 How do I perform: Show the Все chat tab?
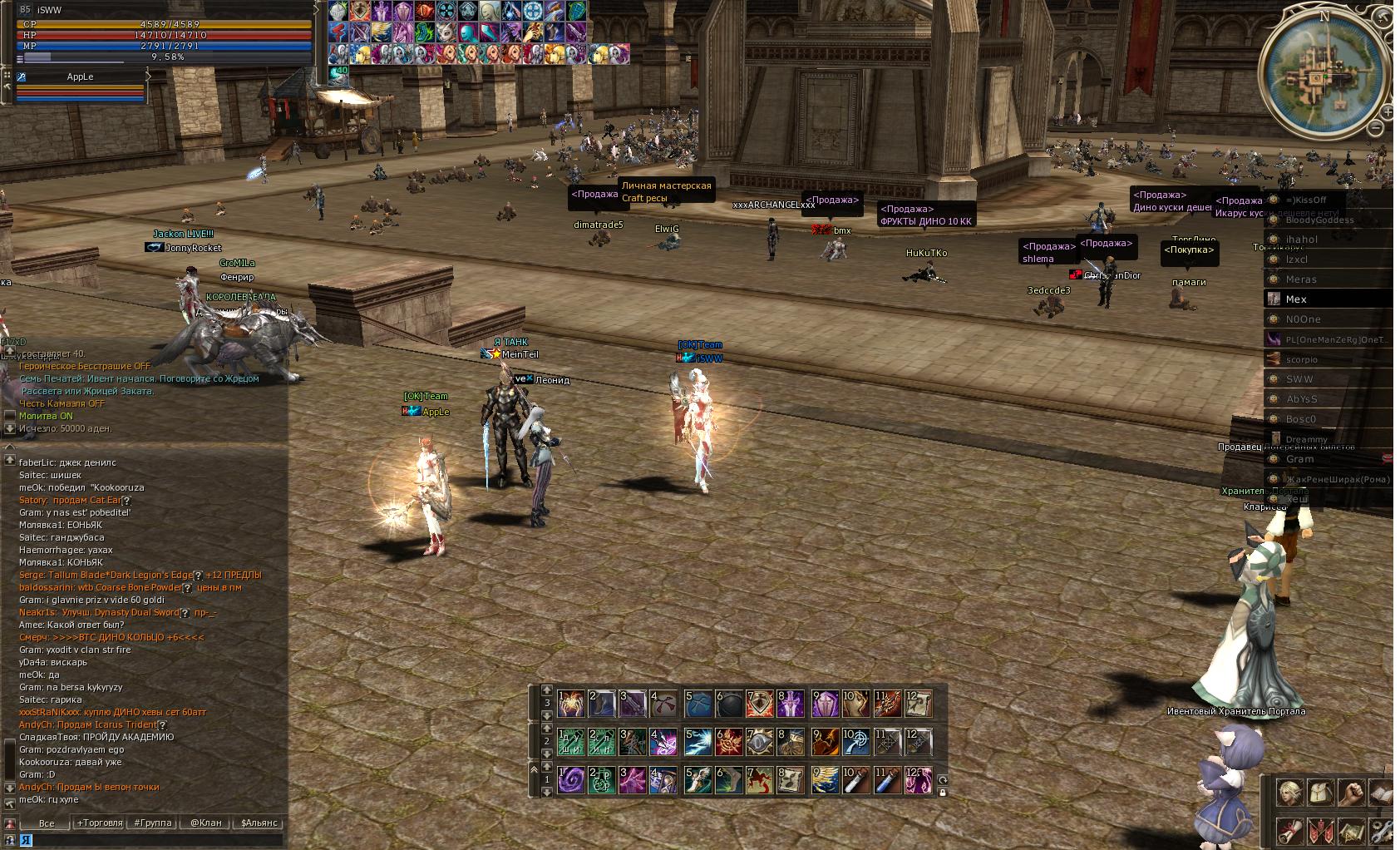pyautogui.click(x=47, y=823)
